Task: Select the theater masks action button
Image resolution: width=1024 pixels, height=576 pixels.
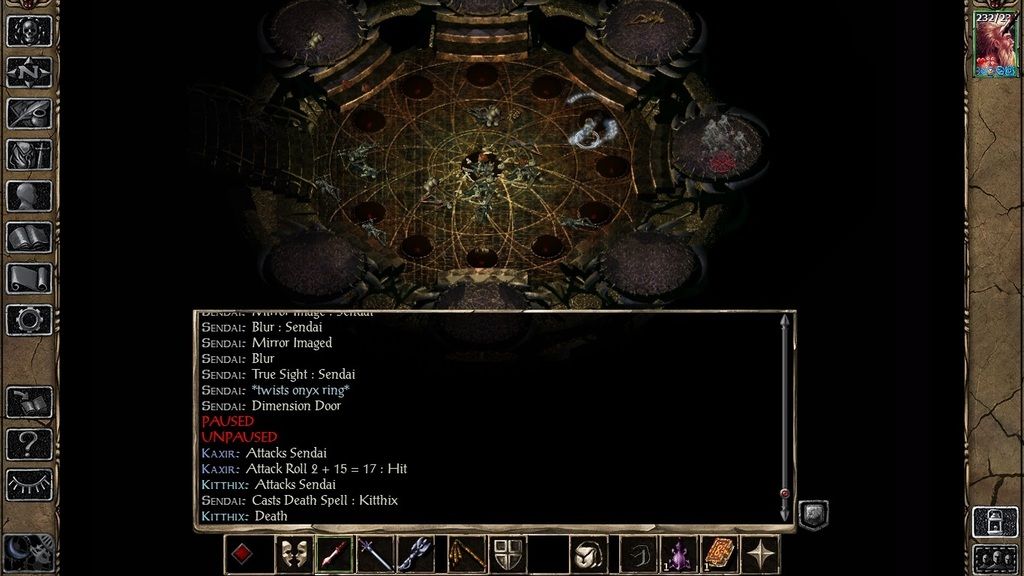Action: [291, 554]
